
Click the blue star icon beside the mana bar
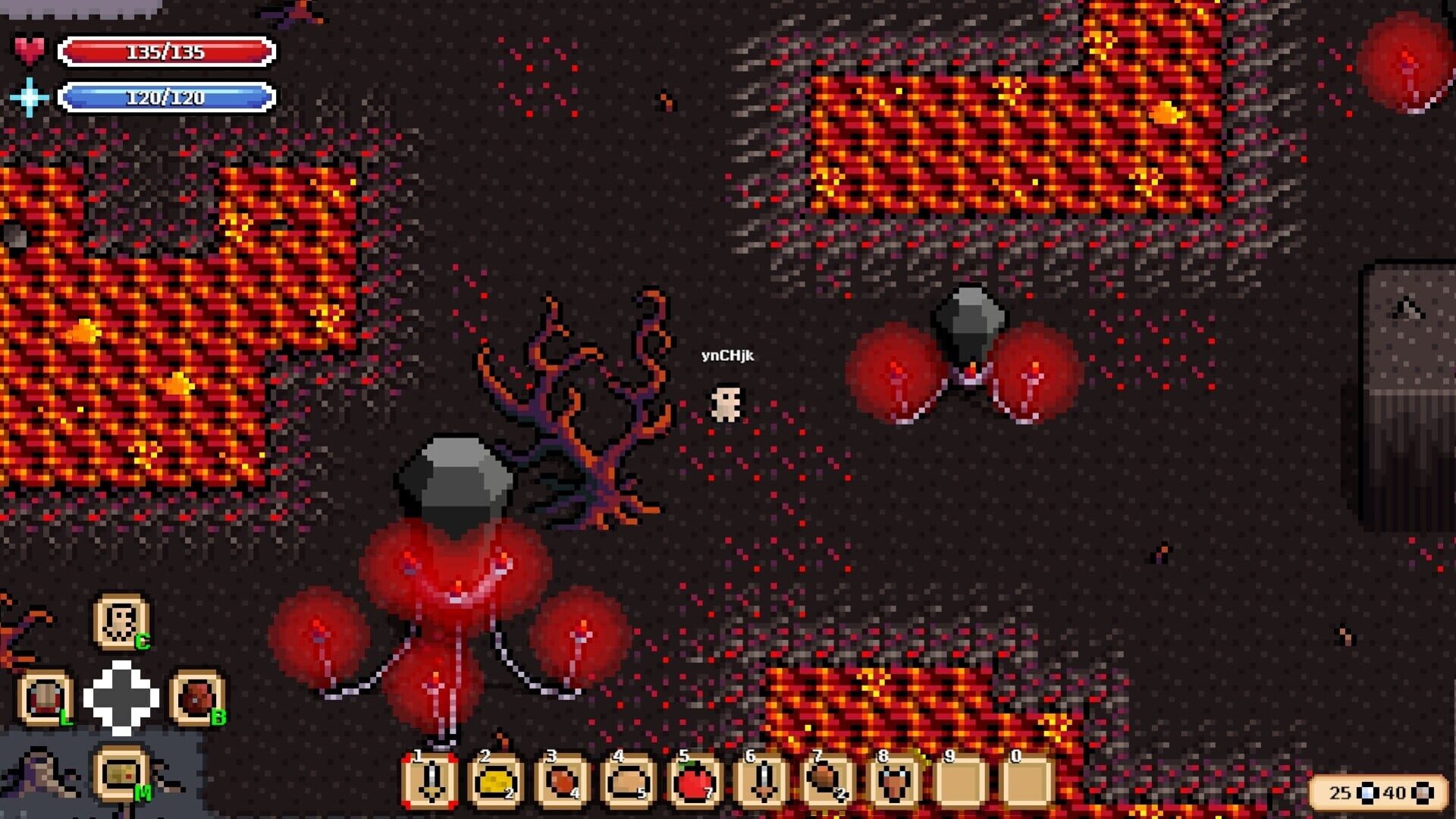click(29, 97)
